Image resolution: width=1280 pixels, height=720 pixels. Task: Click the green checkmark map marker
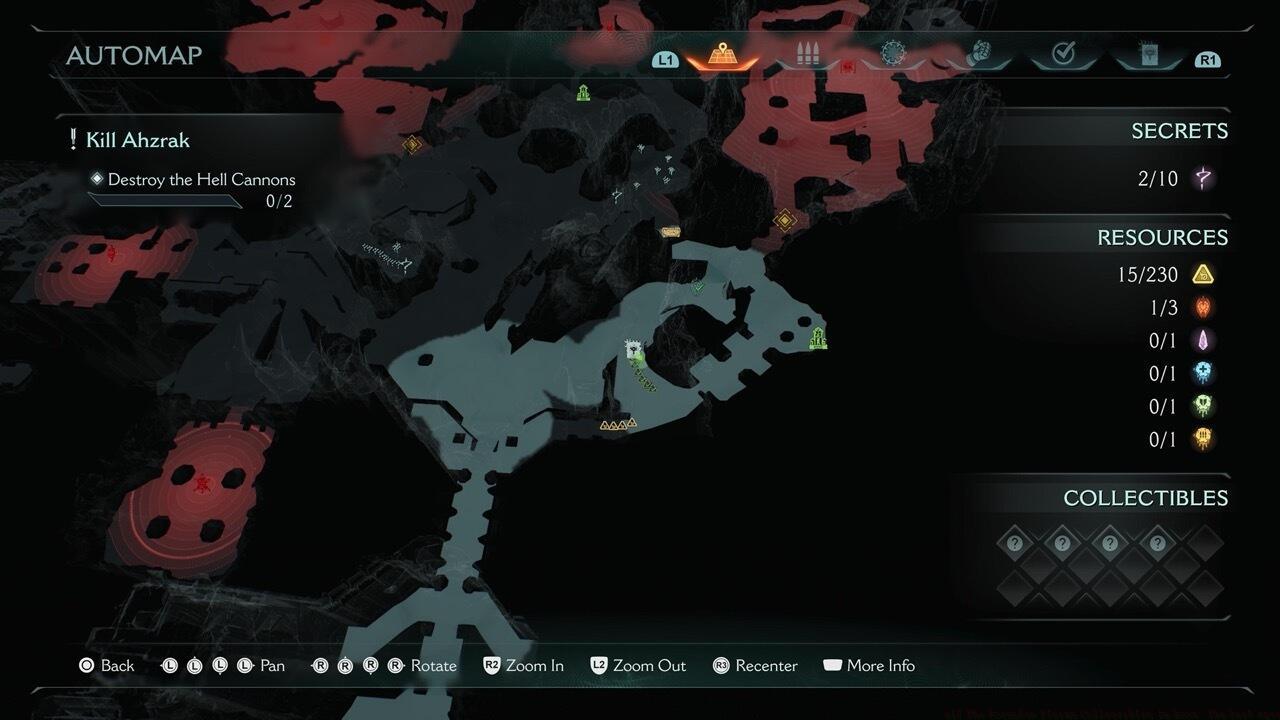click(x=698, y=287)
